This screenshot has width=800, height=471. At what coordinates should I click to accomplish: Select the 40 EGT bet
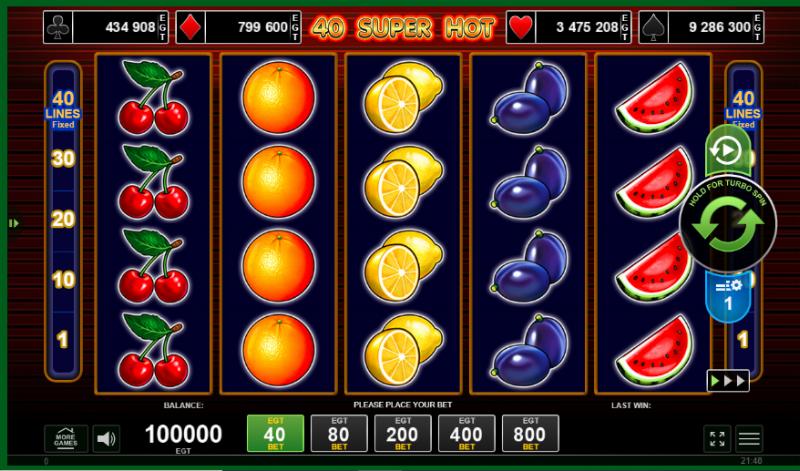275,433
